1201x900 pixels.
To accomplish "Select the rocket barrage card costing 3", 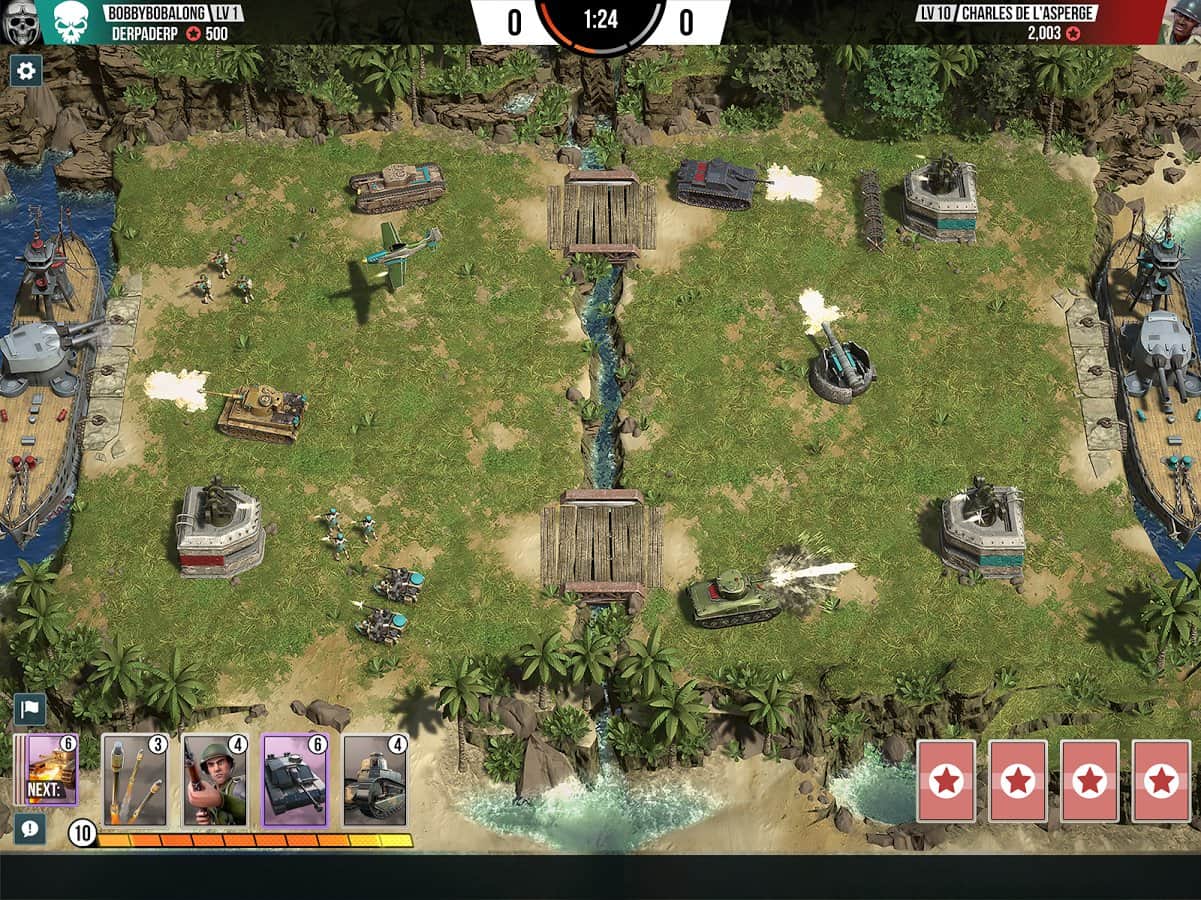I will tap(134, 780).
